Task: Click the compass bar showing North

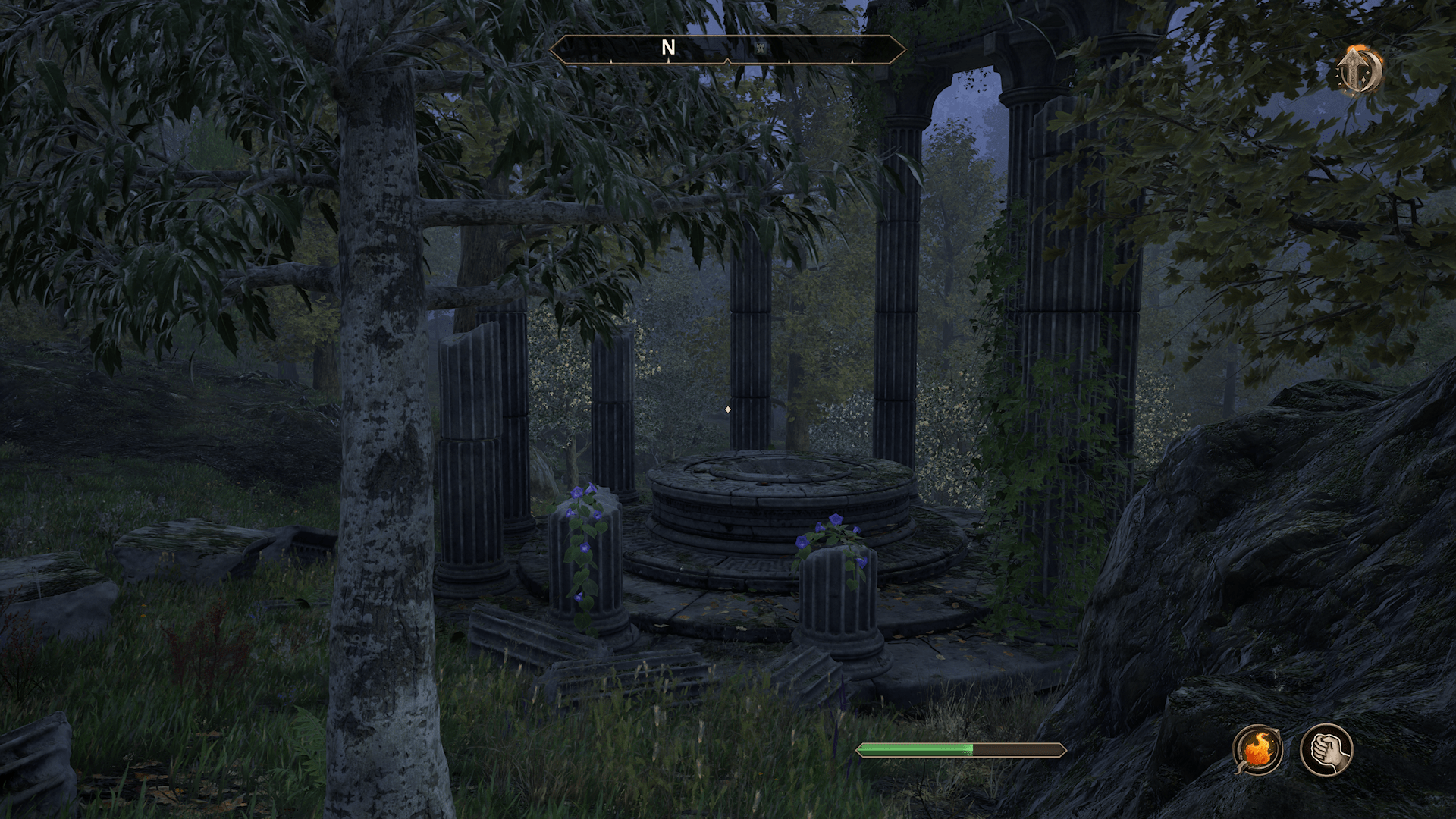Action: pos(727,49)
